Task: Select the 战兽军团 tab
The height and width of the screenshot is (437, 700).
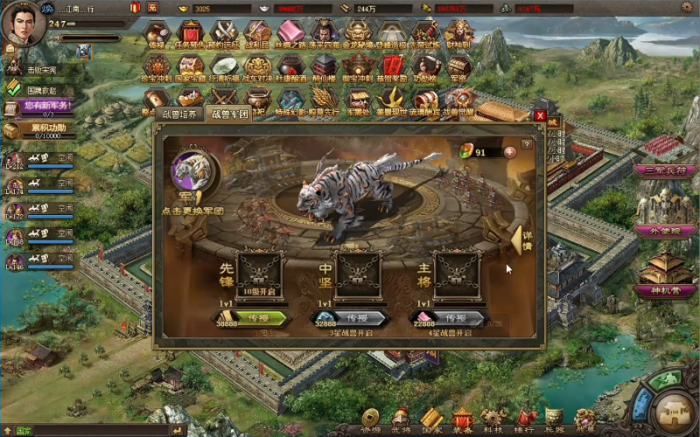Action: click(229, 115)
